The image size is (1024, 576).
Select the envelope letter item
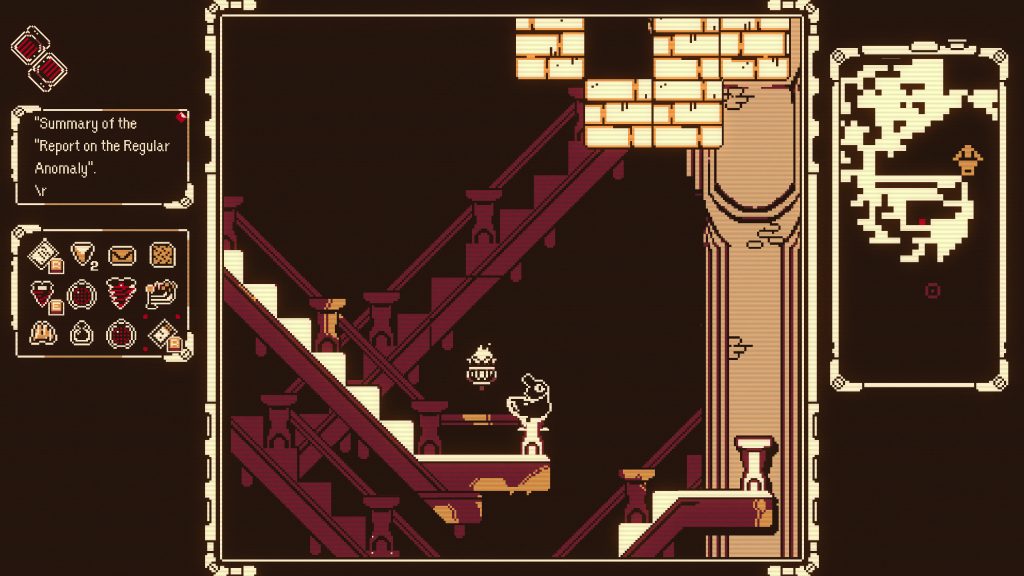(122, 255)
